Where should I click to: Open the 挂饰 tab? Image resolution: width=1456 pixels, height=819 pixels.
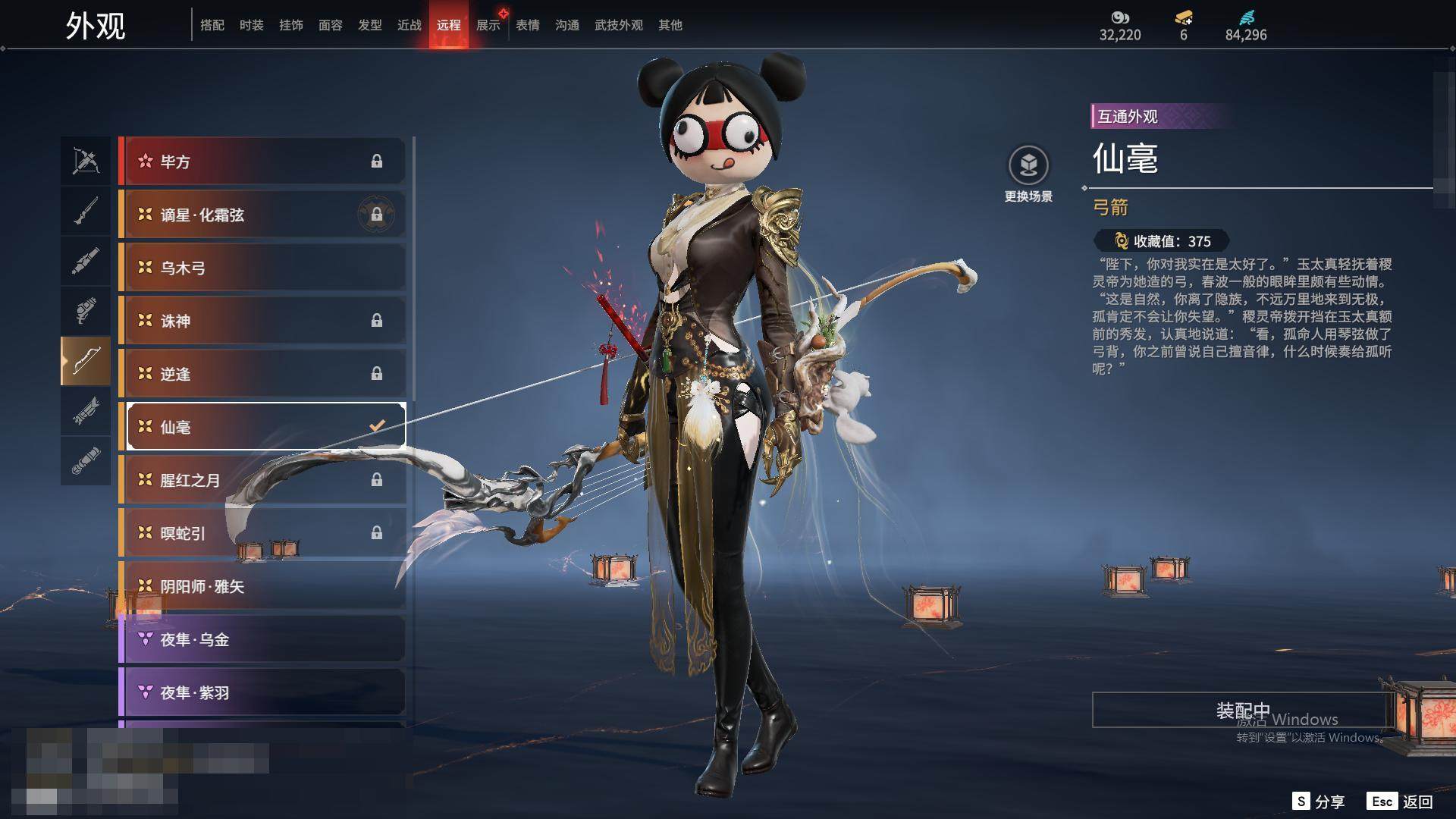(290, 25)
